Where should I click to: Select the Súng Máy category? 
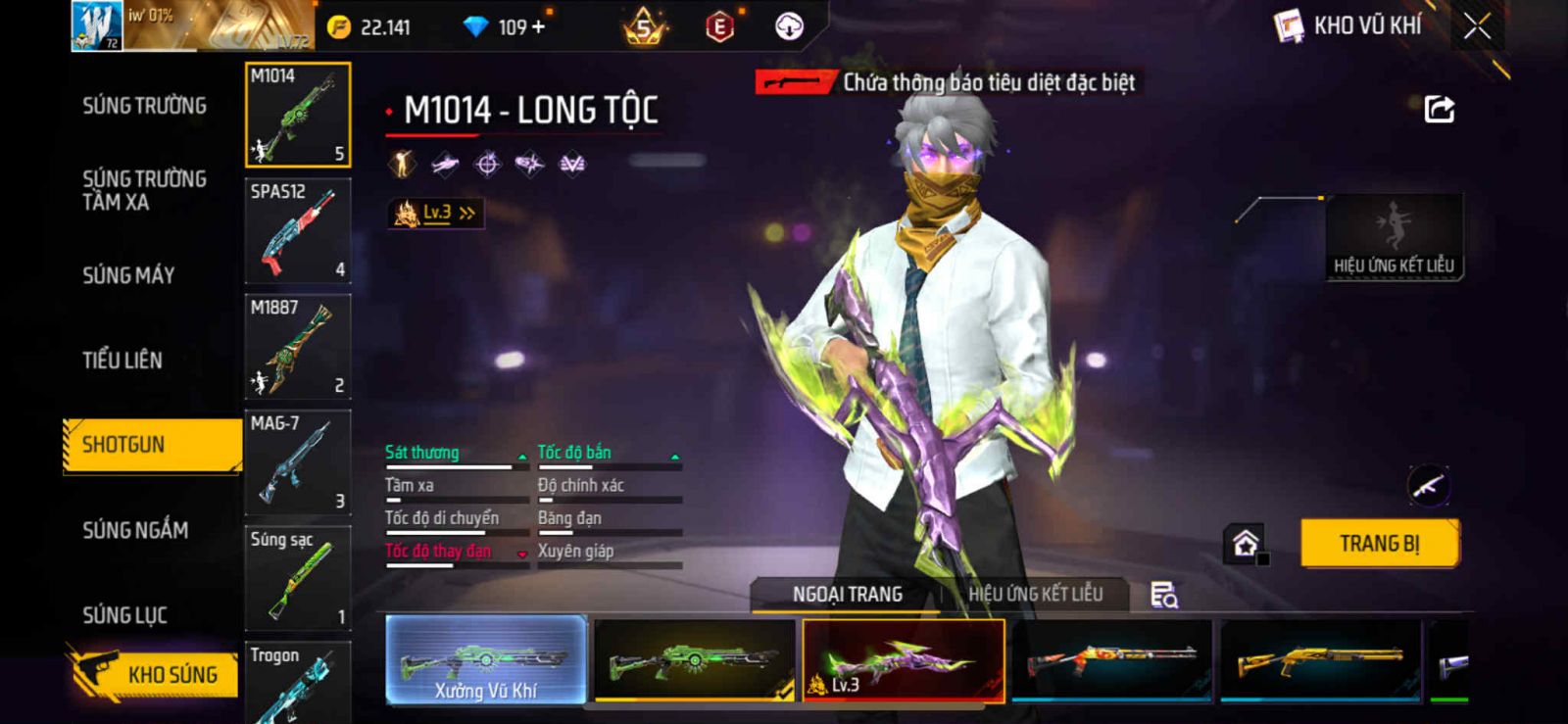click(x=128, y=275)
